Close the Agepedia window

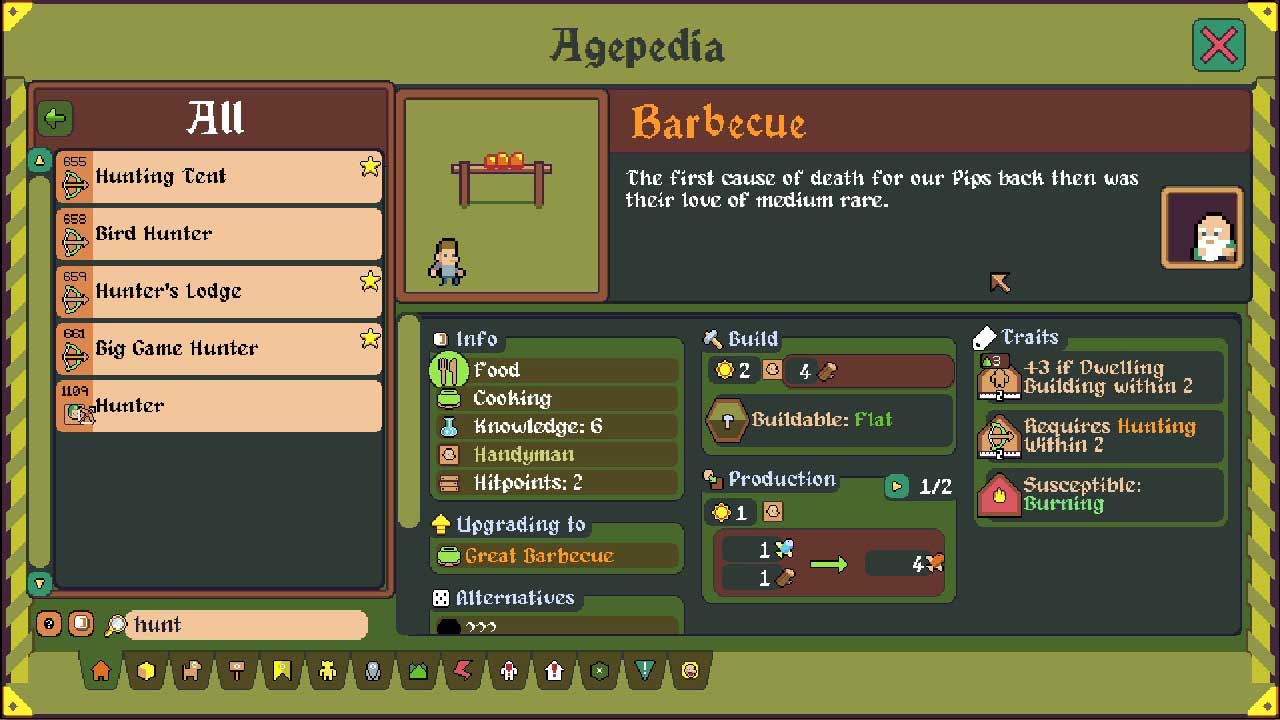click(1218, 45)
